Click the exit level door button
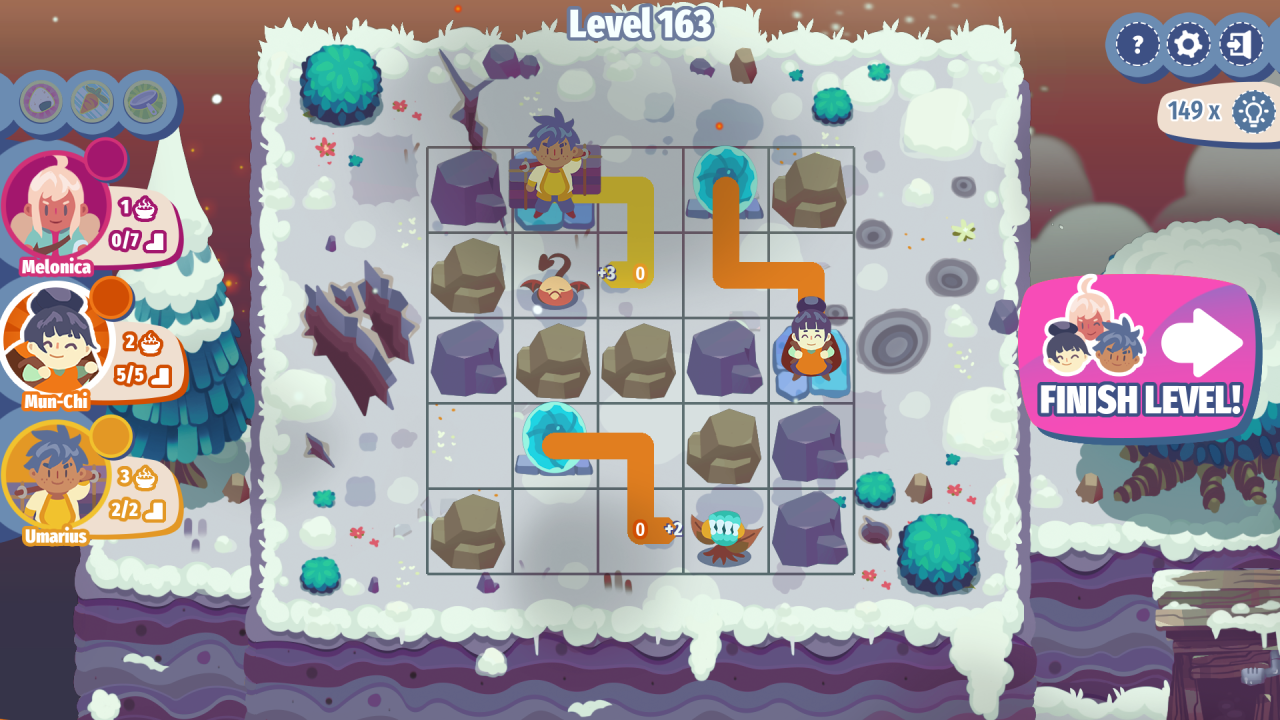 pyautogui.click(x=1241, y=45)
